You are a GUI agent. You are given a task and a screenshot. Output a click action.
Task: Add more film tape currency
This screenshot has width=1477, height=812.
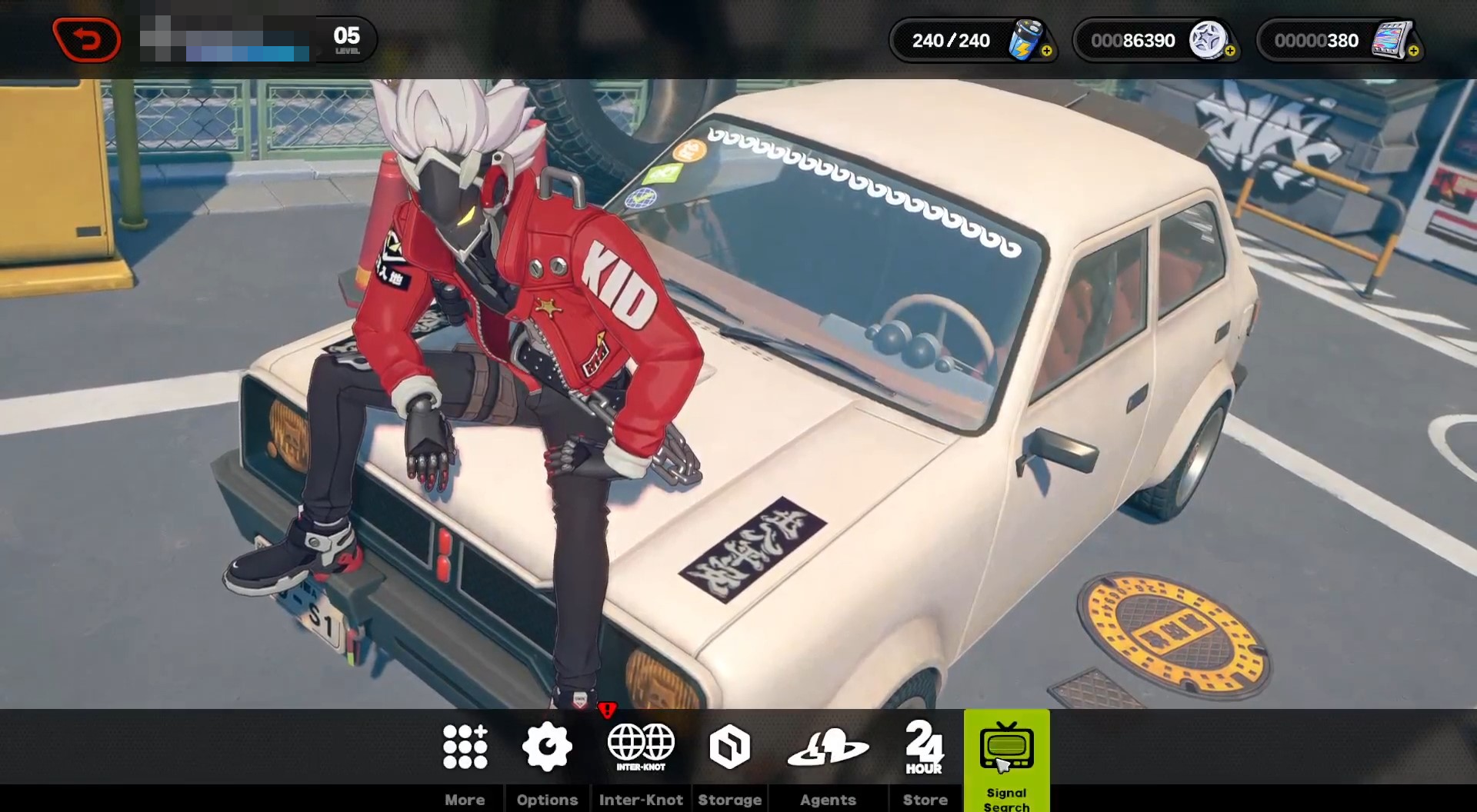coord(1414,52)
